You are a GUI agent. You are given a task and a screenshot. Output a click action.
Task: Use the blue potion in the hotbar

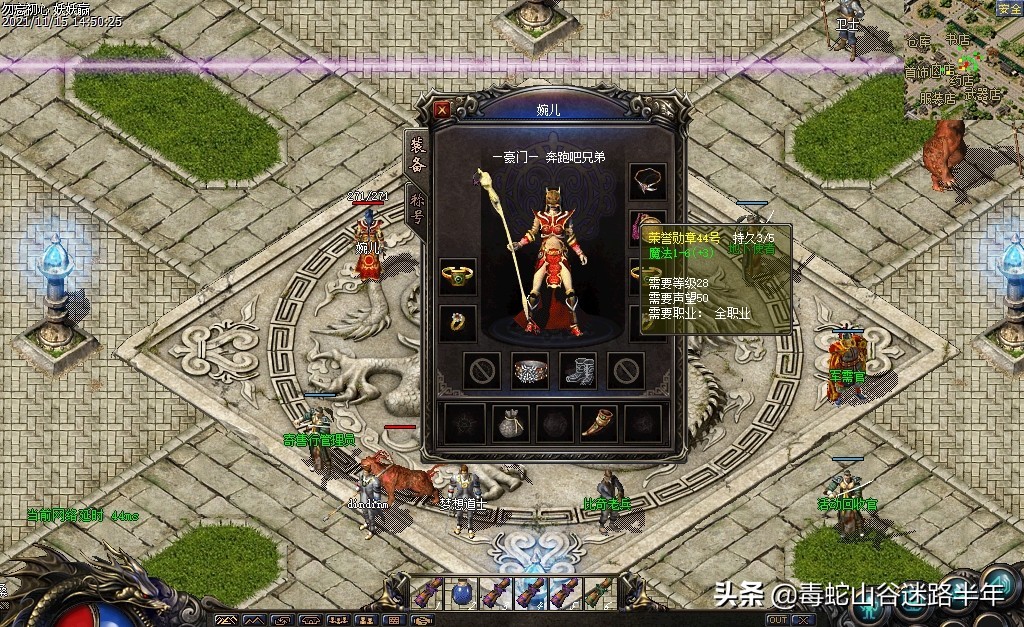tap(463, 592)
